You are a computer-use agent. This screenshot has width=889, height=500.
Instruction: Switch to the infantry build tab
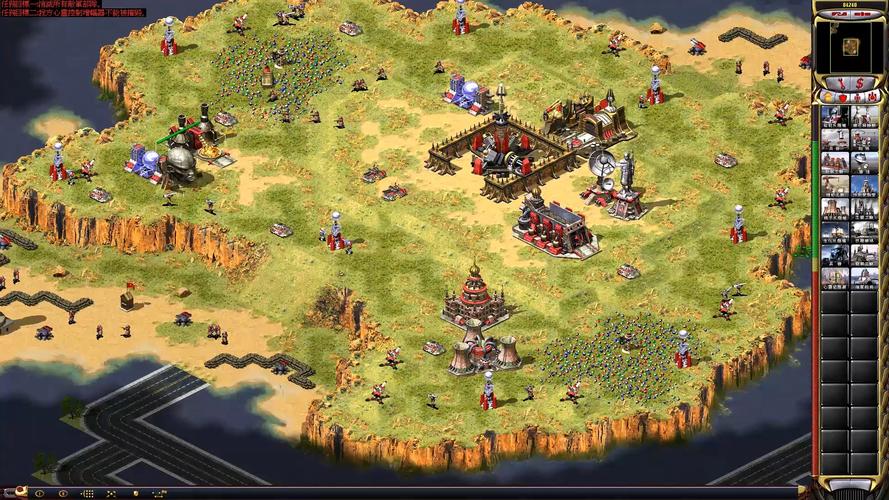click(856, 97)
